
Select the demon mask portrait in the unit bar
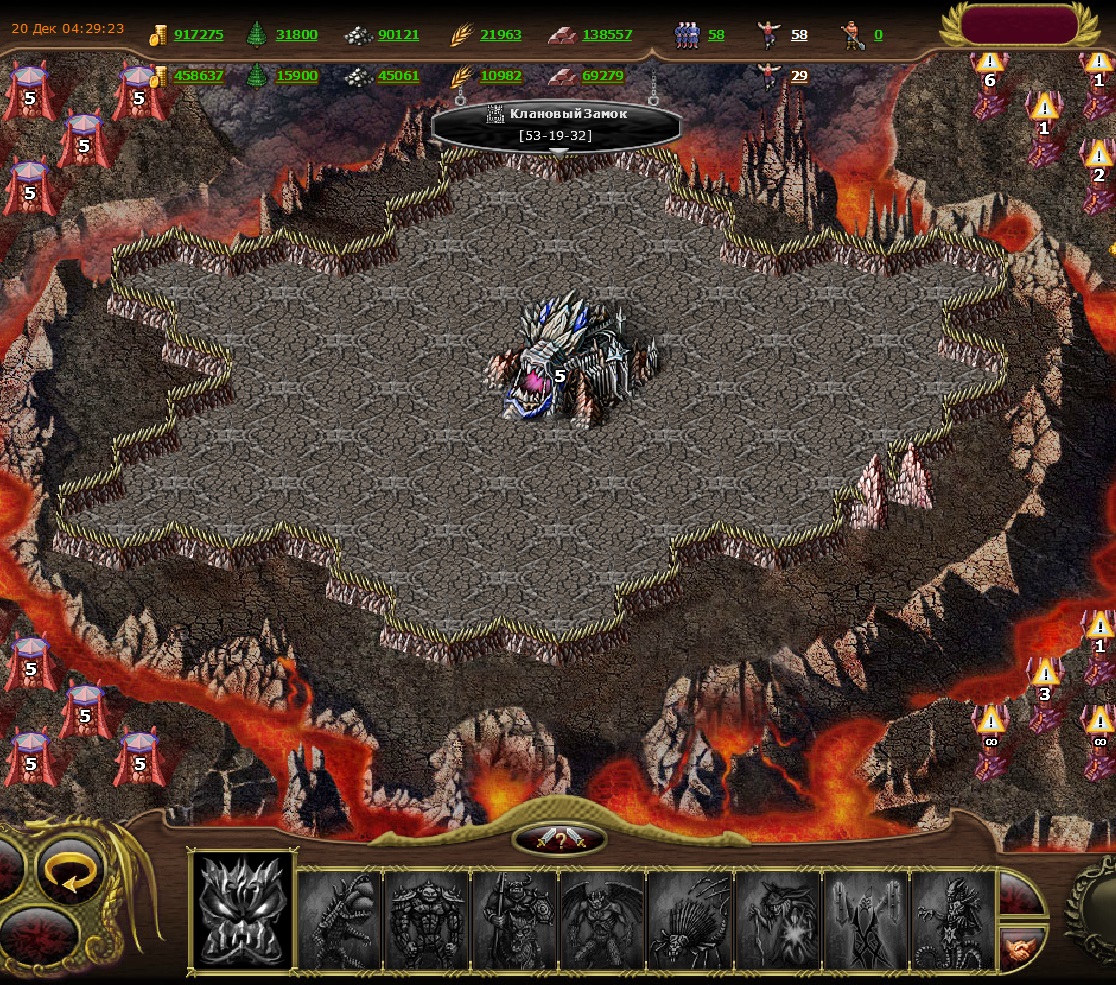(x=243, y=909)
